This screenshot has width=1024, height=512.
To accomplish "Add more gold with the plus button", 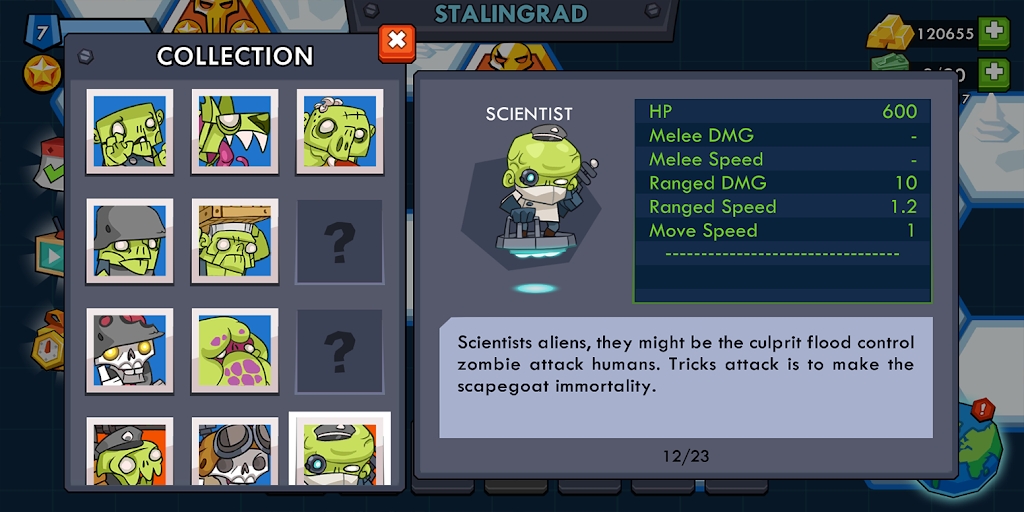I will pyautogui.click(x=993, y=32).
